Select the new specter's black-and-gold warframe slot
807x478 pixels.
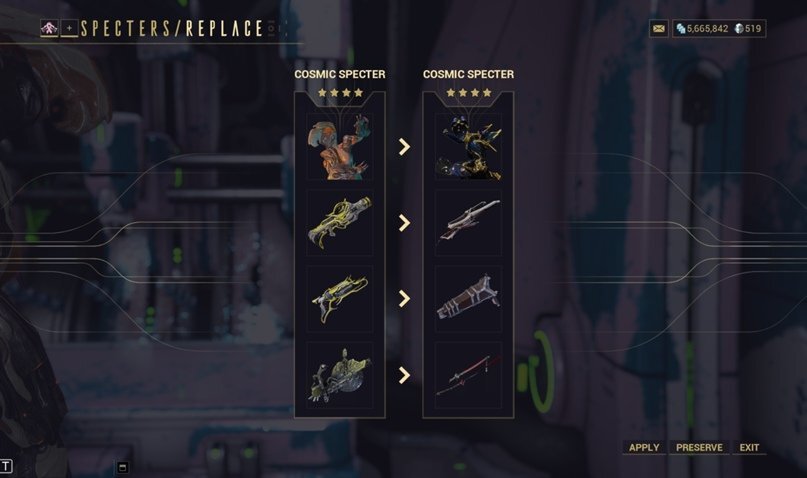(468, 146)
